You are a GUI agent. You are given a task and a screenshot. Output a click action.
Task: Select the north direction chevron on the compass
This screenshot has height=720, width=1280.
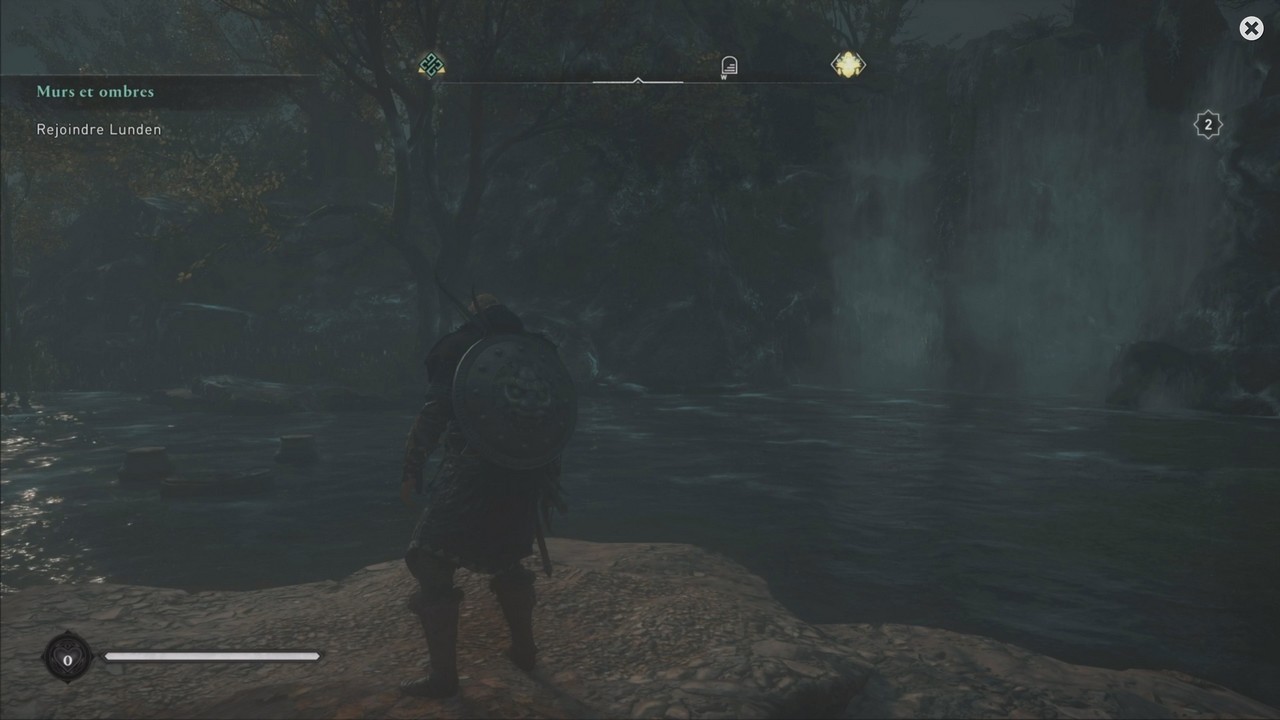pyautogui.click(x=637, y=78)
